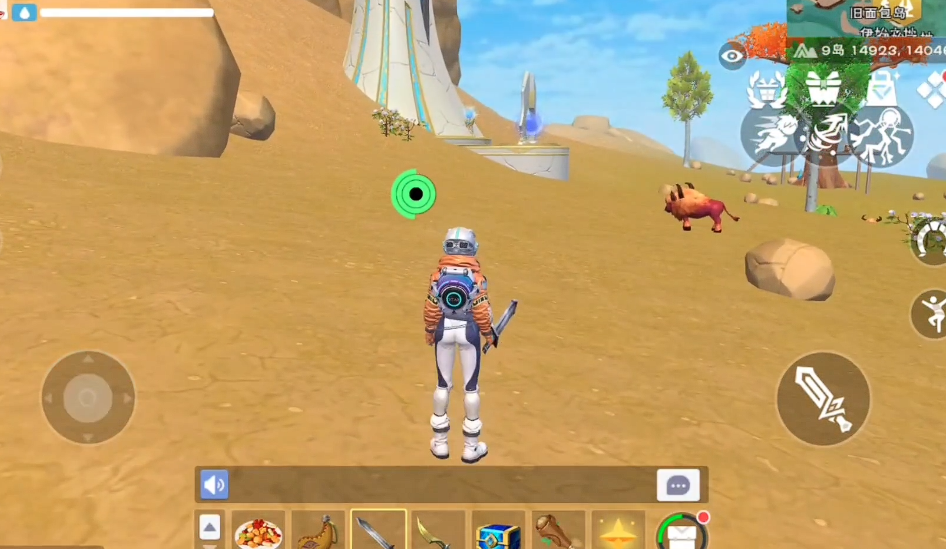Open the backpack with the red dot
This screenshot has height=549, width=946.
pos(681,532)
